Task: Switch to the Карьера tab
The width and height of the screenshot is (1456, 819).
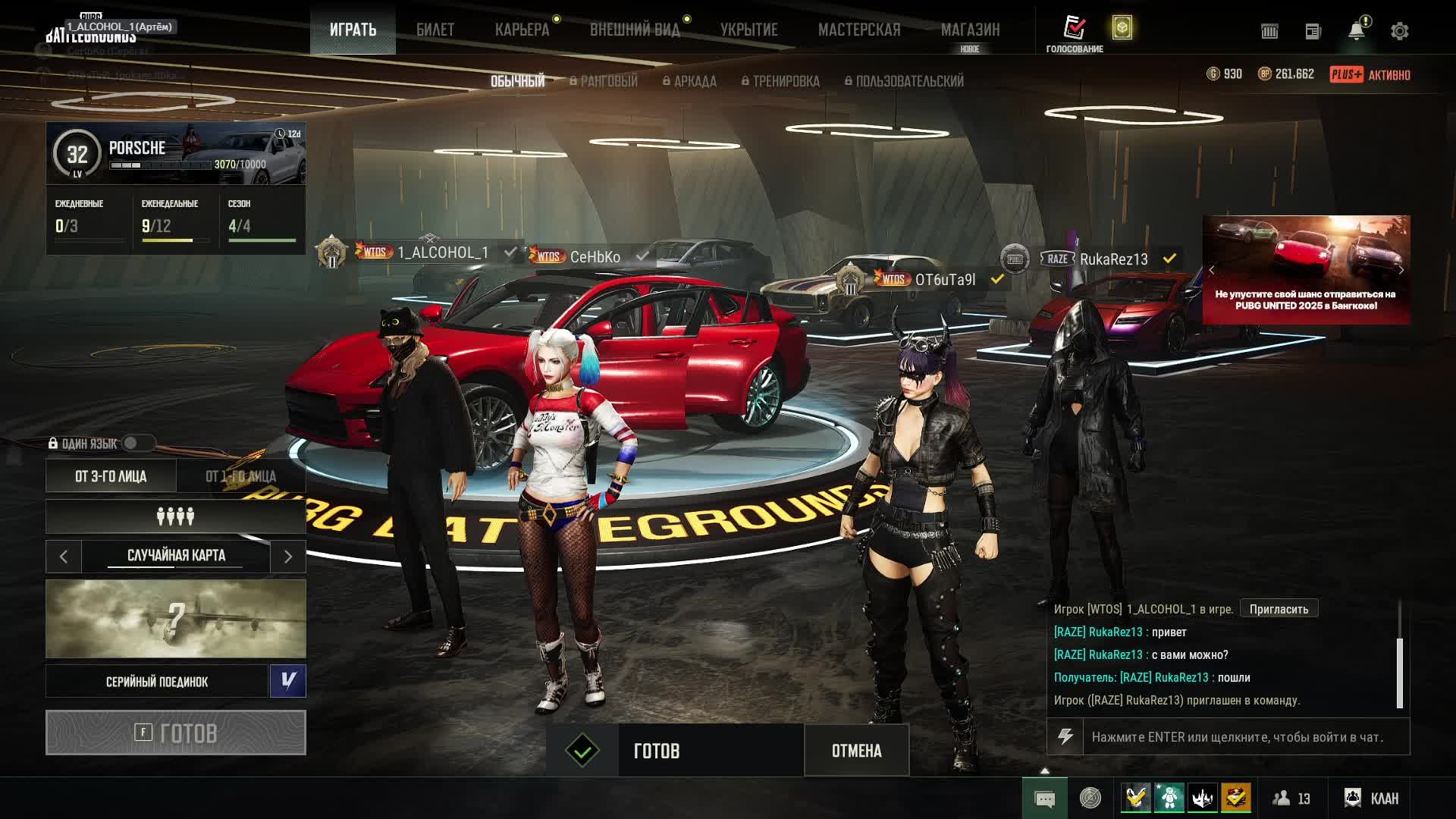Action: [x=522, y=30]
